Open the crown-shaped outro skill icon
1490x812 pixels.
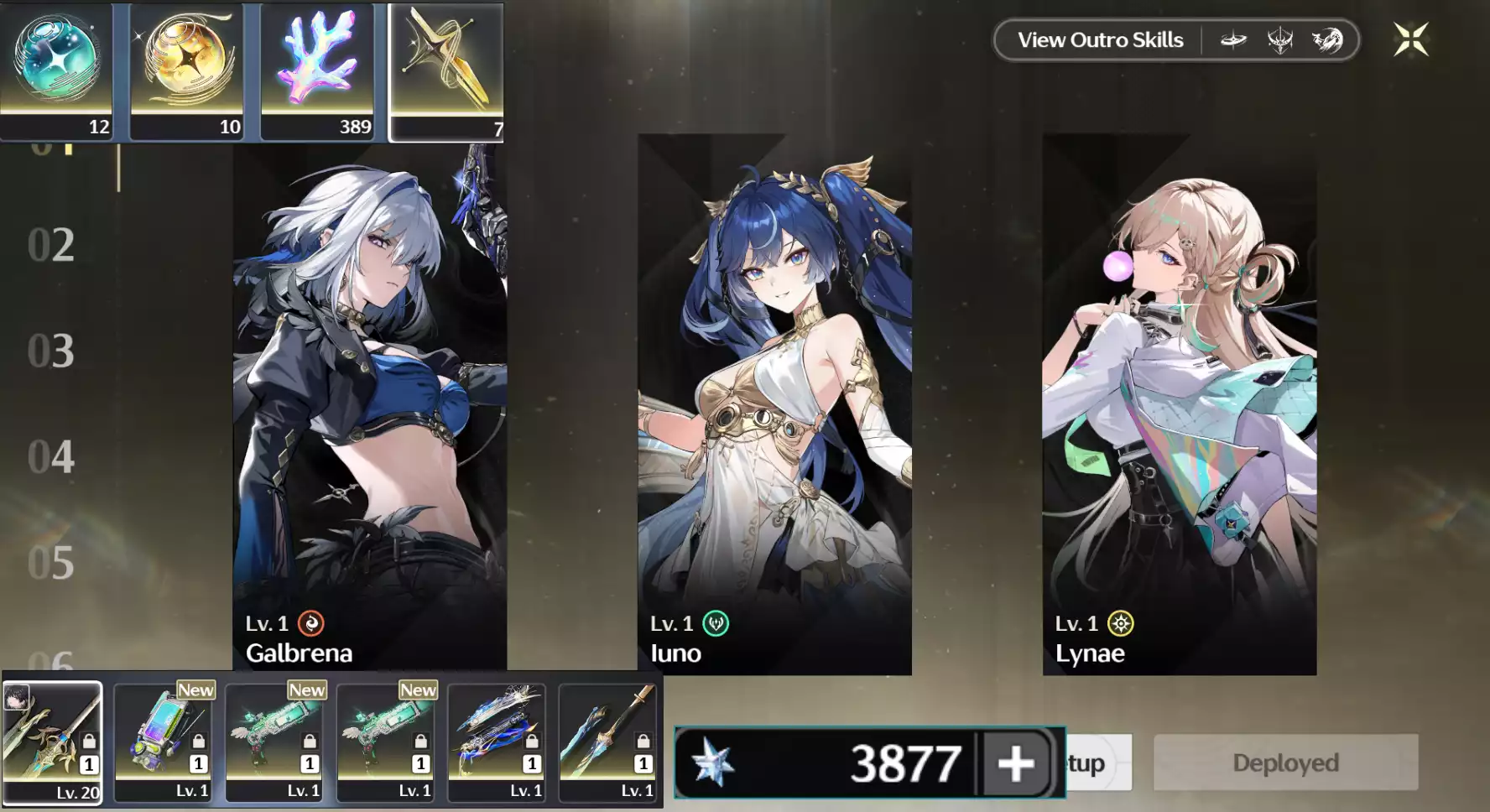point(1279,39)
